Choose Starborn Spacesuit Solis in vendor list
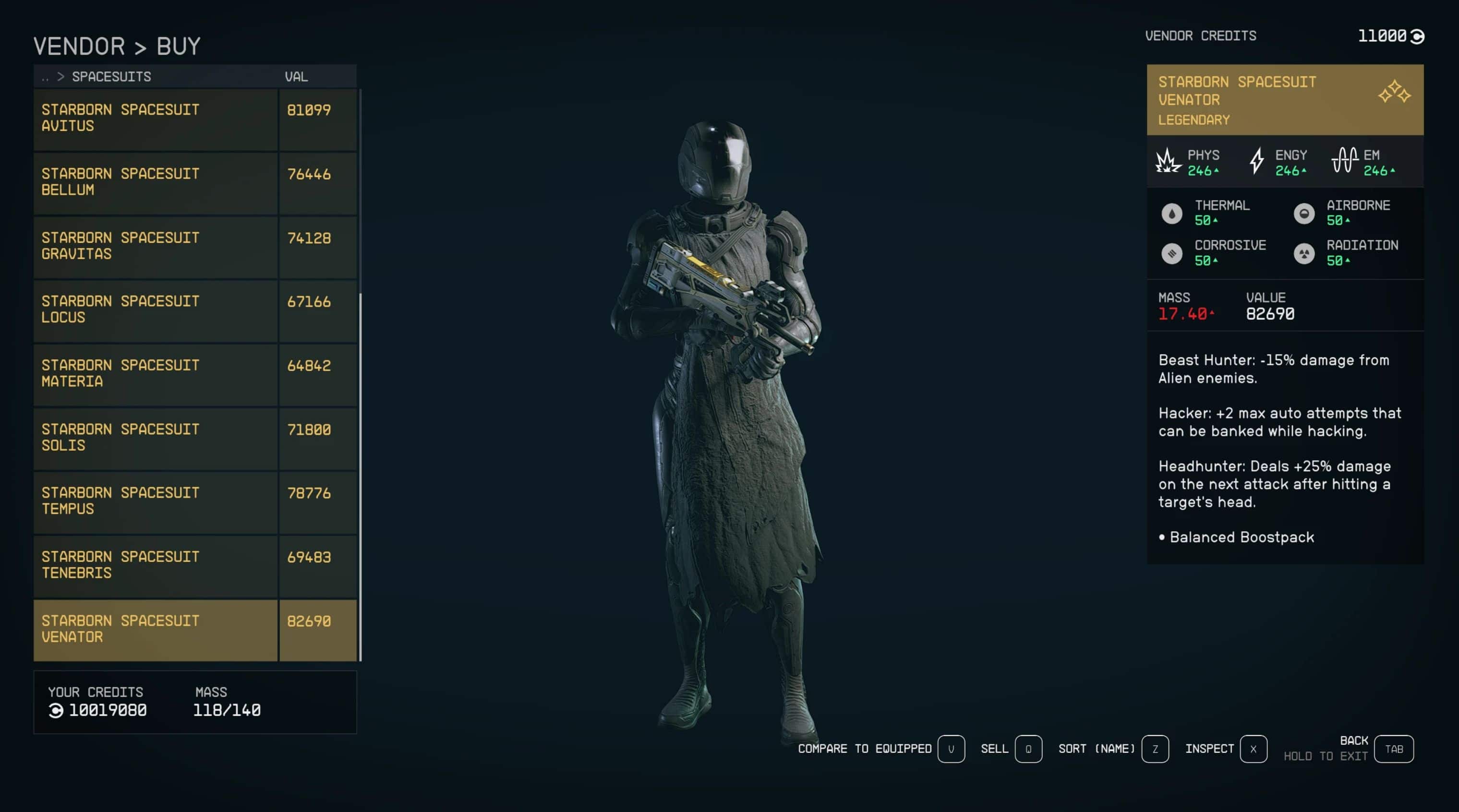1459x812 pixels. click(156, 438)
